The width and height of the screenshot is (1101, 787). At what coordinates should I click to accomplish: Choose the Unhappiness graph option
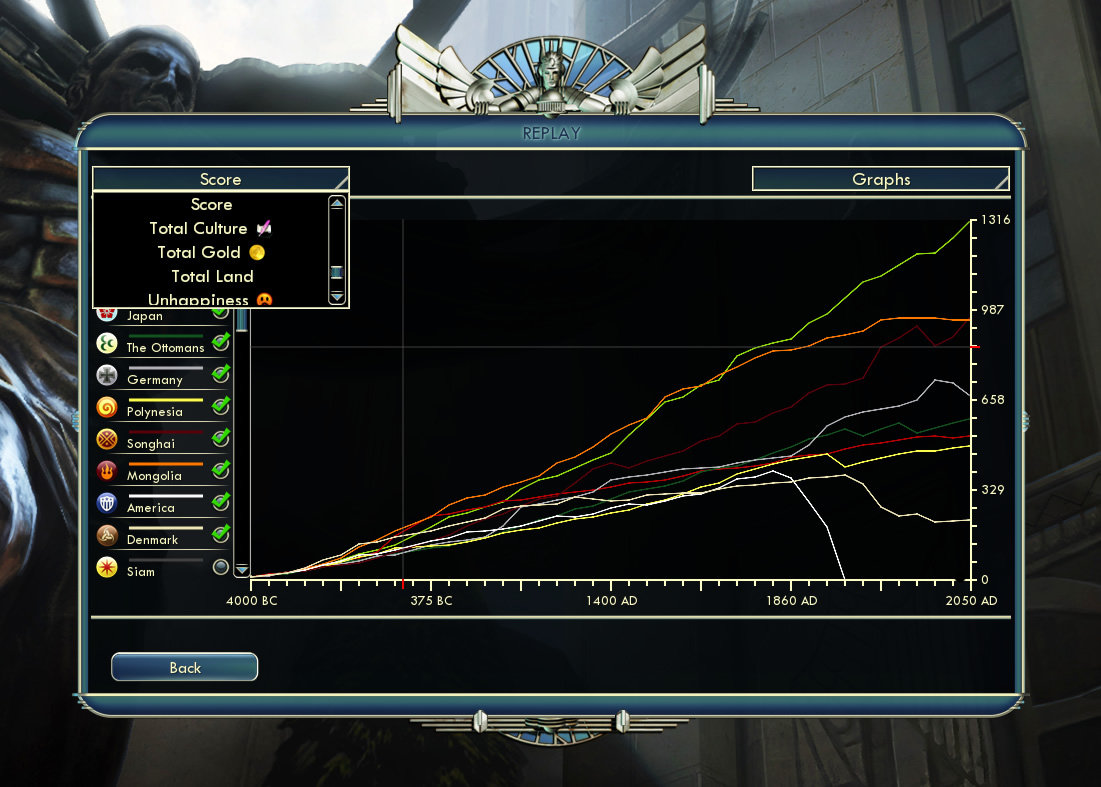click(x=198, y=300)
